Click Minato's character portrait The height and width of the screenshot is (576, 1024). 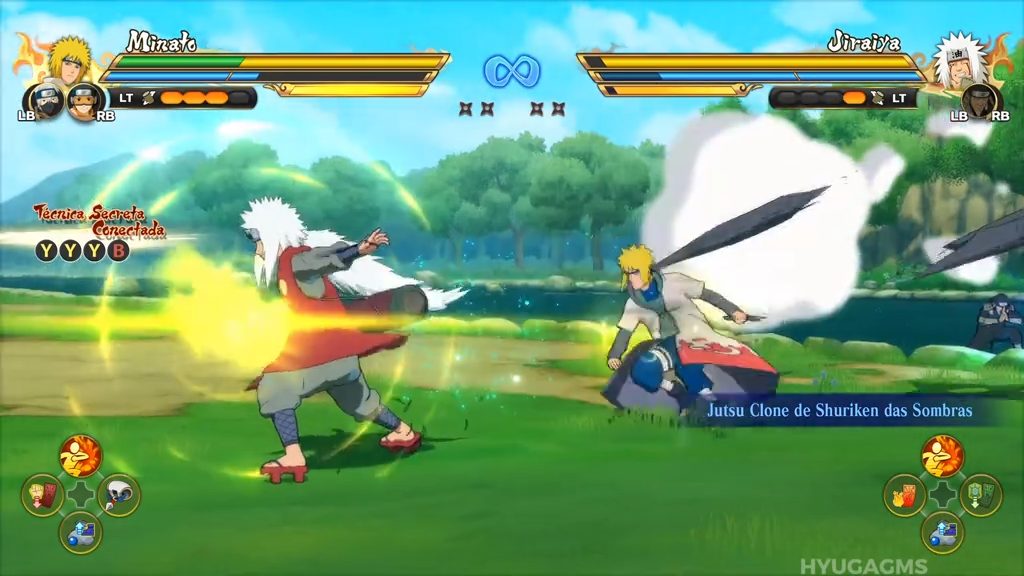pos(69,58)
